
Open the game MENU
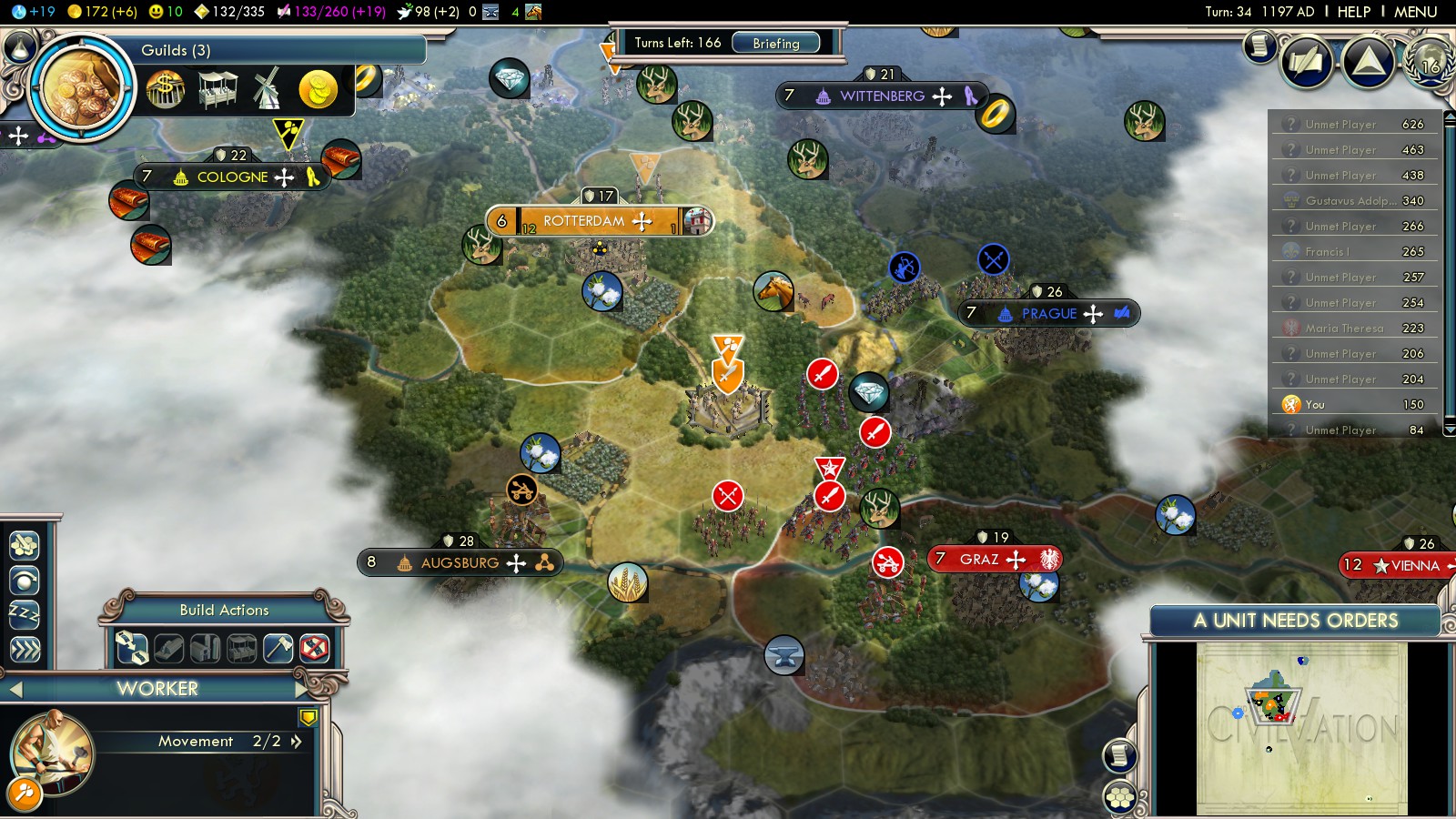click(x=1415, y=12)
